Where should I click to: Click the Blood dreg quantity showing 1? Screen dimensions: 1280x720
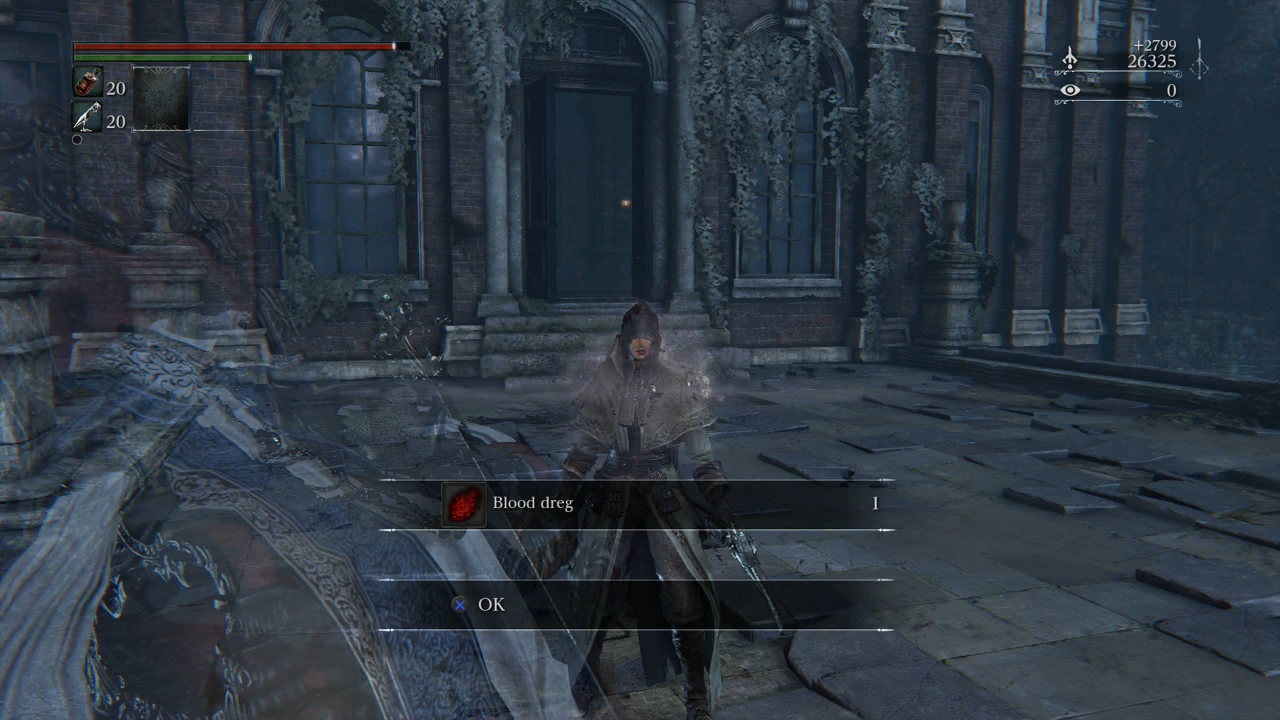coord(875,504)
